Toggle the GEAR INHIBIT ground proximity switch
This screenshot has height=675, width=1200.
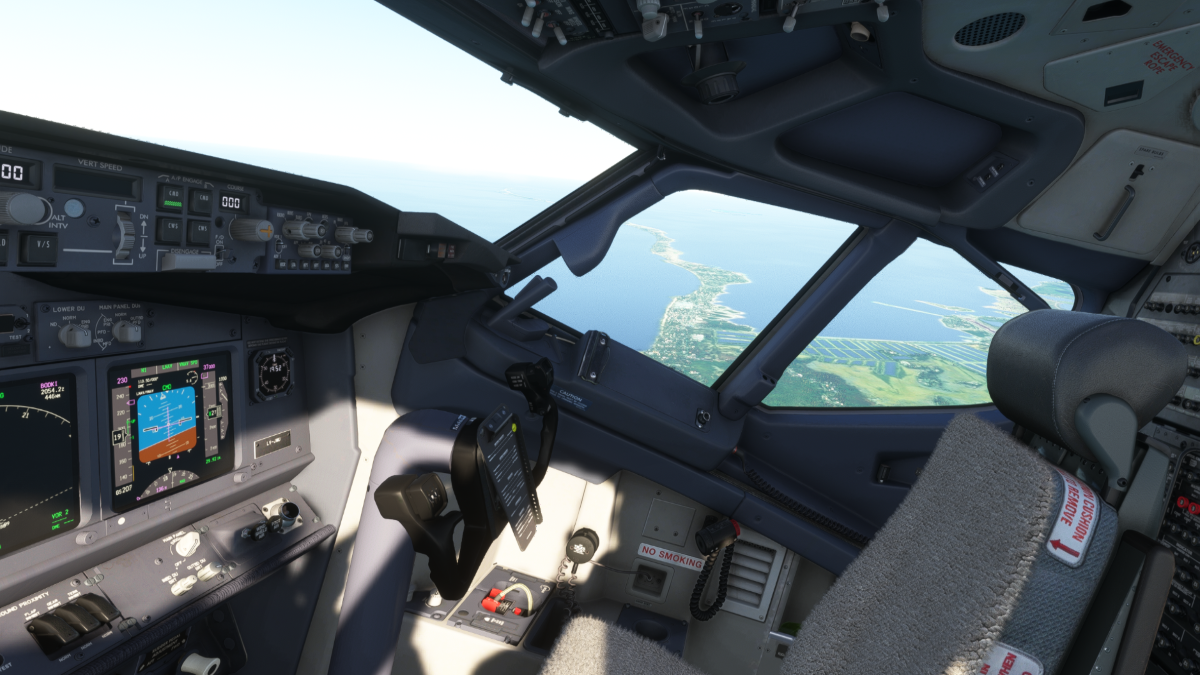pos(78,619)
